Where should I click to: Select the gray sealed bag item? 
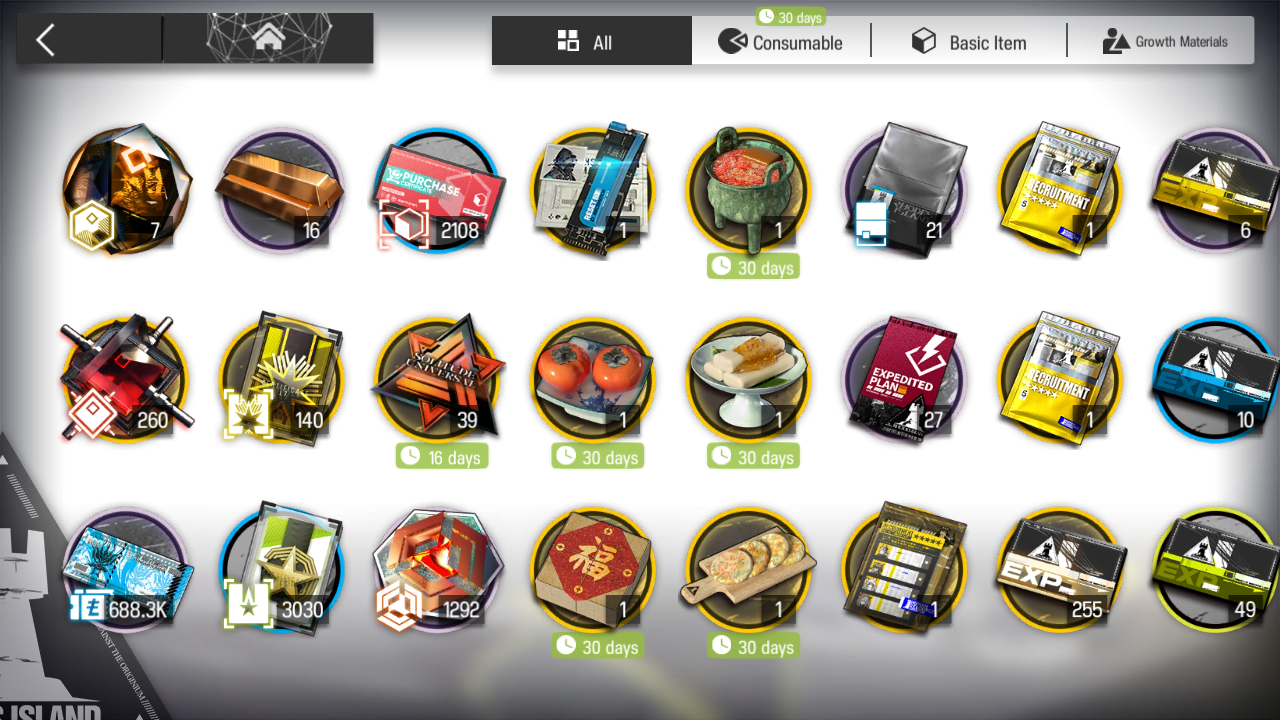click(905, 190)
